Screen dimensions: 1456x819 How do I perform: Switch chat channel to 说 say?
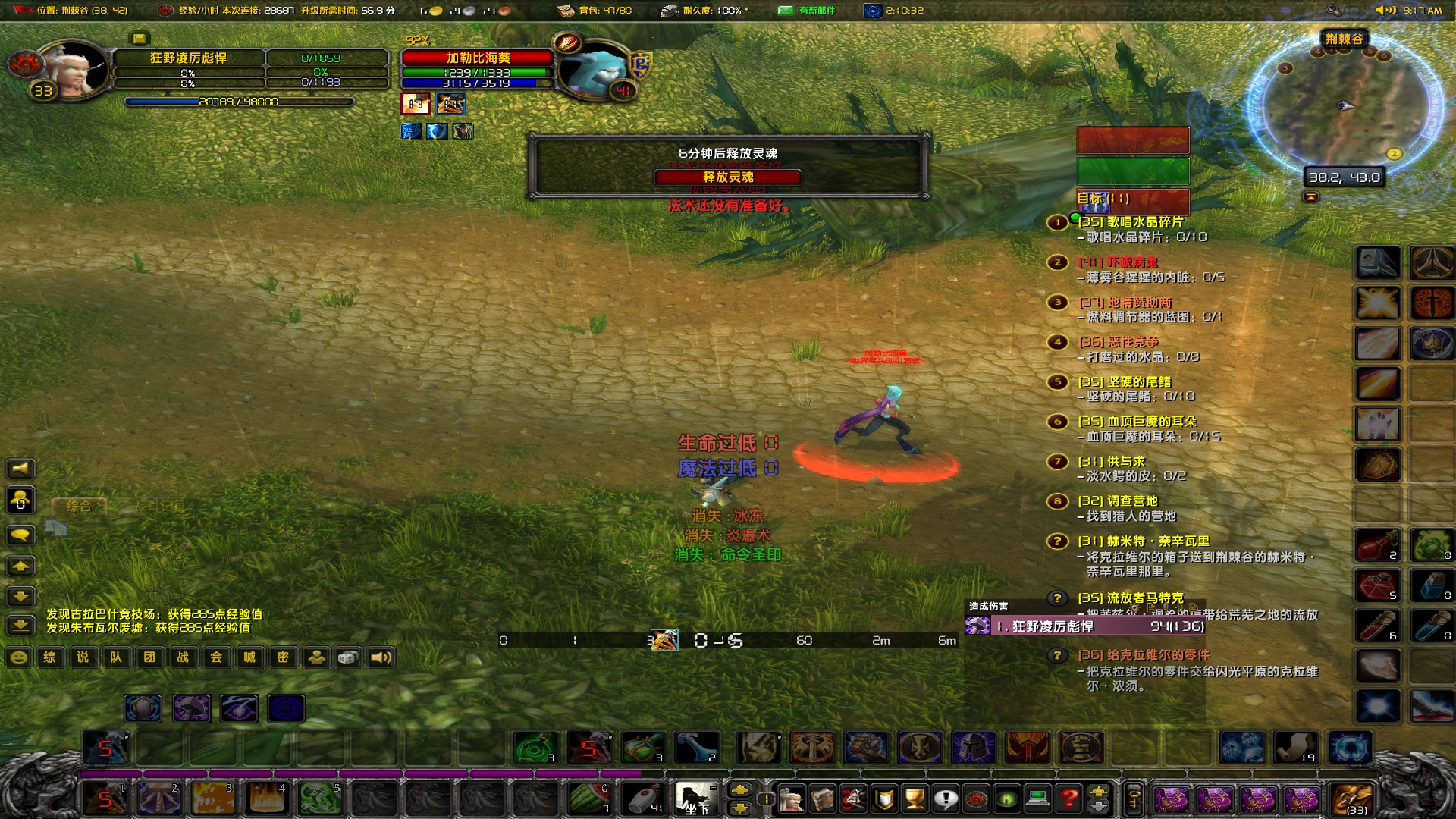tap(83, 657)
